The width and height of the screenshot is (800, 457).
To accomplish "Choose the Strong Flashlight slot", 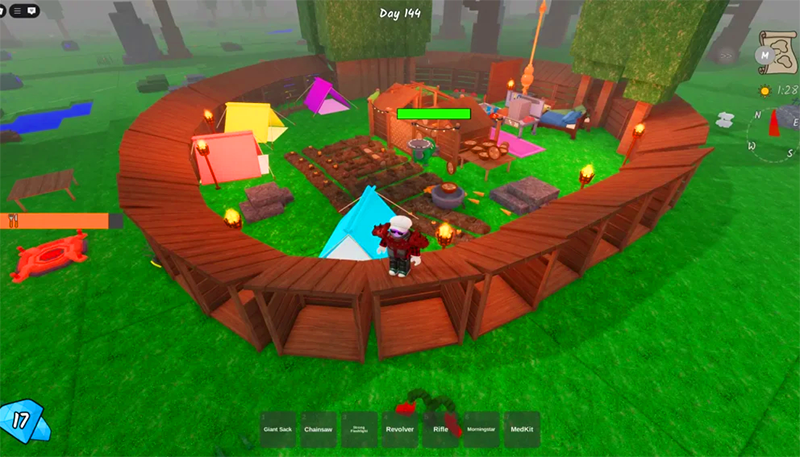I will pyautogui.click(x=359, y=429).
